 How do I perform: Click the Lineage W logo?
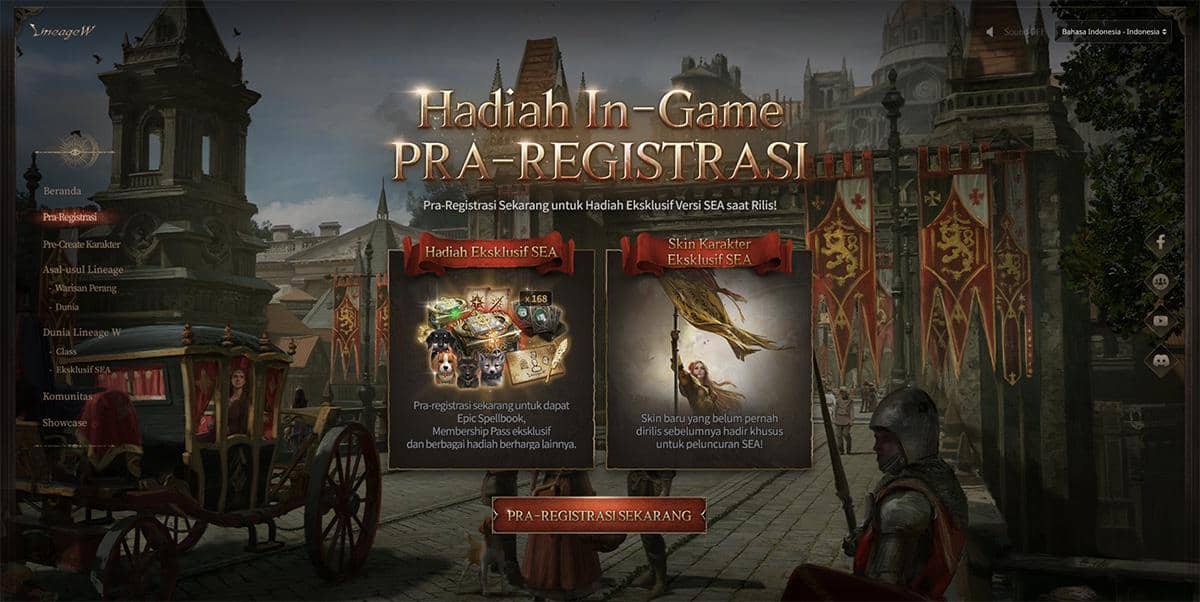61,32
